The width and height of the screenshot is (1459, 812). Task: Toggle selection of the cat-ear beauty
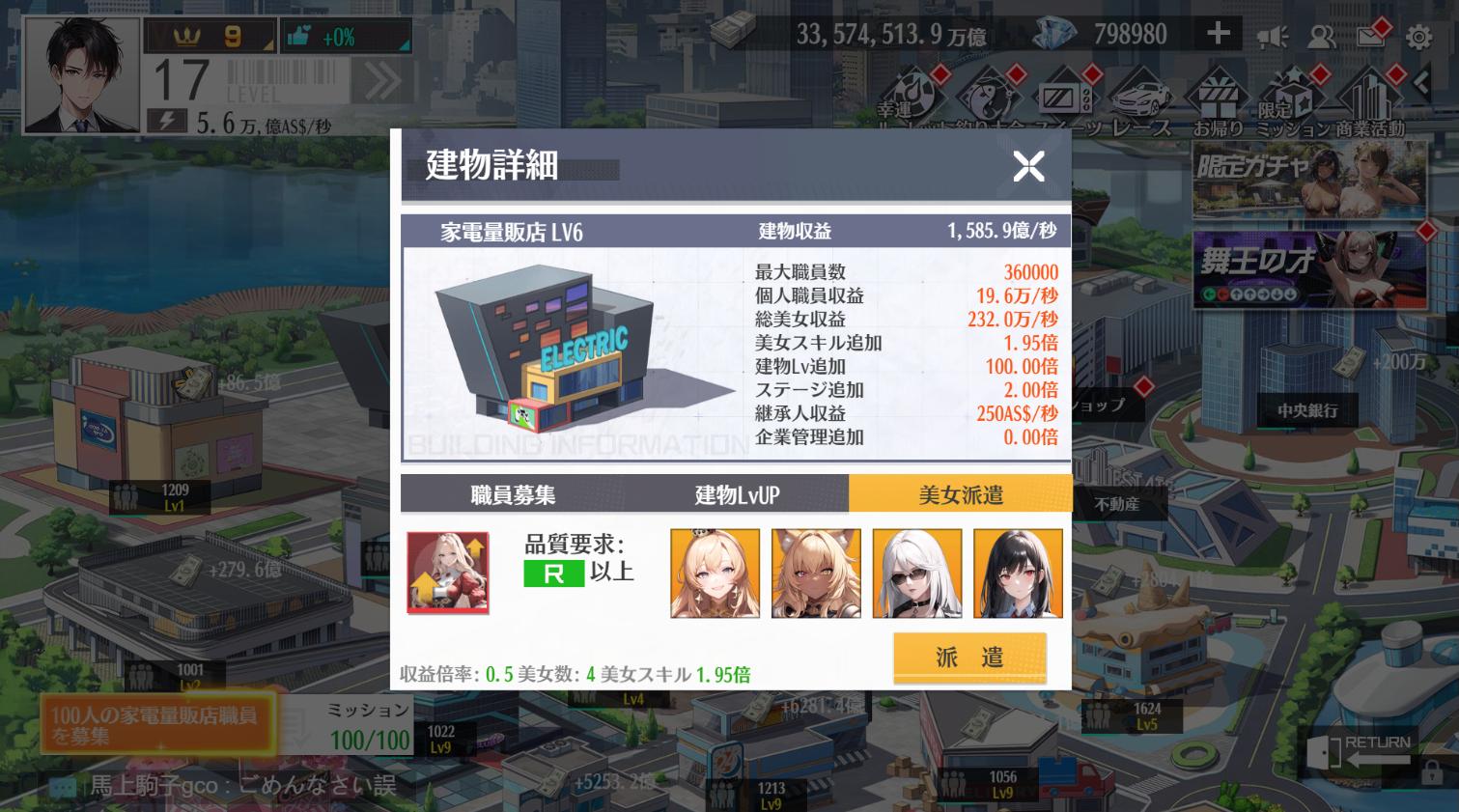(815, 572)
